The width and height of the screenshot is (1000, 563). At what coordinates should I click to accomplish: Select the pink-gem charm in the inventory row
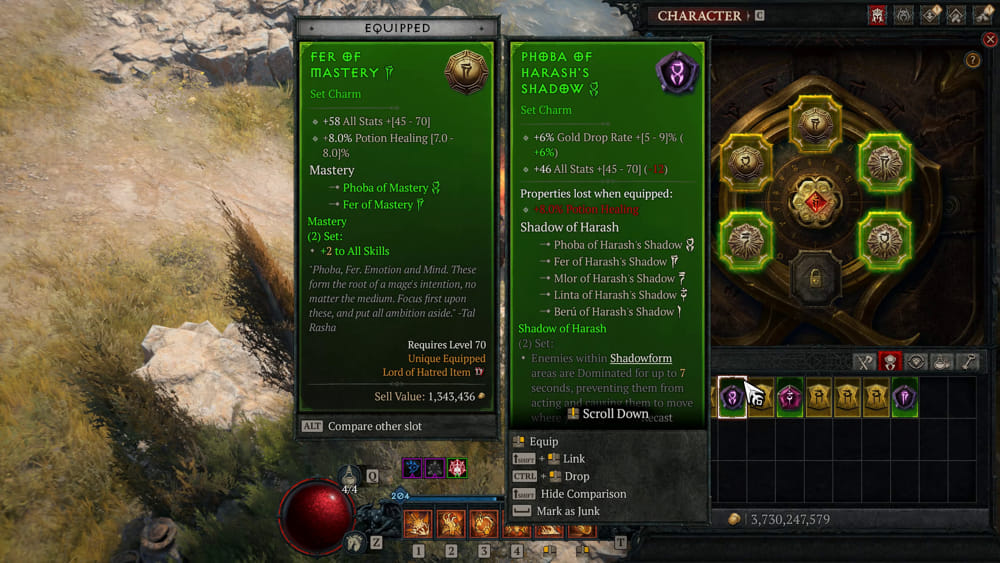tap(790, 398)
